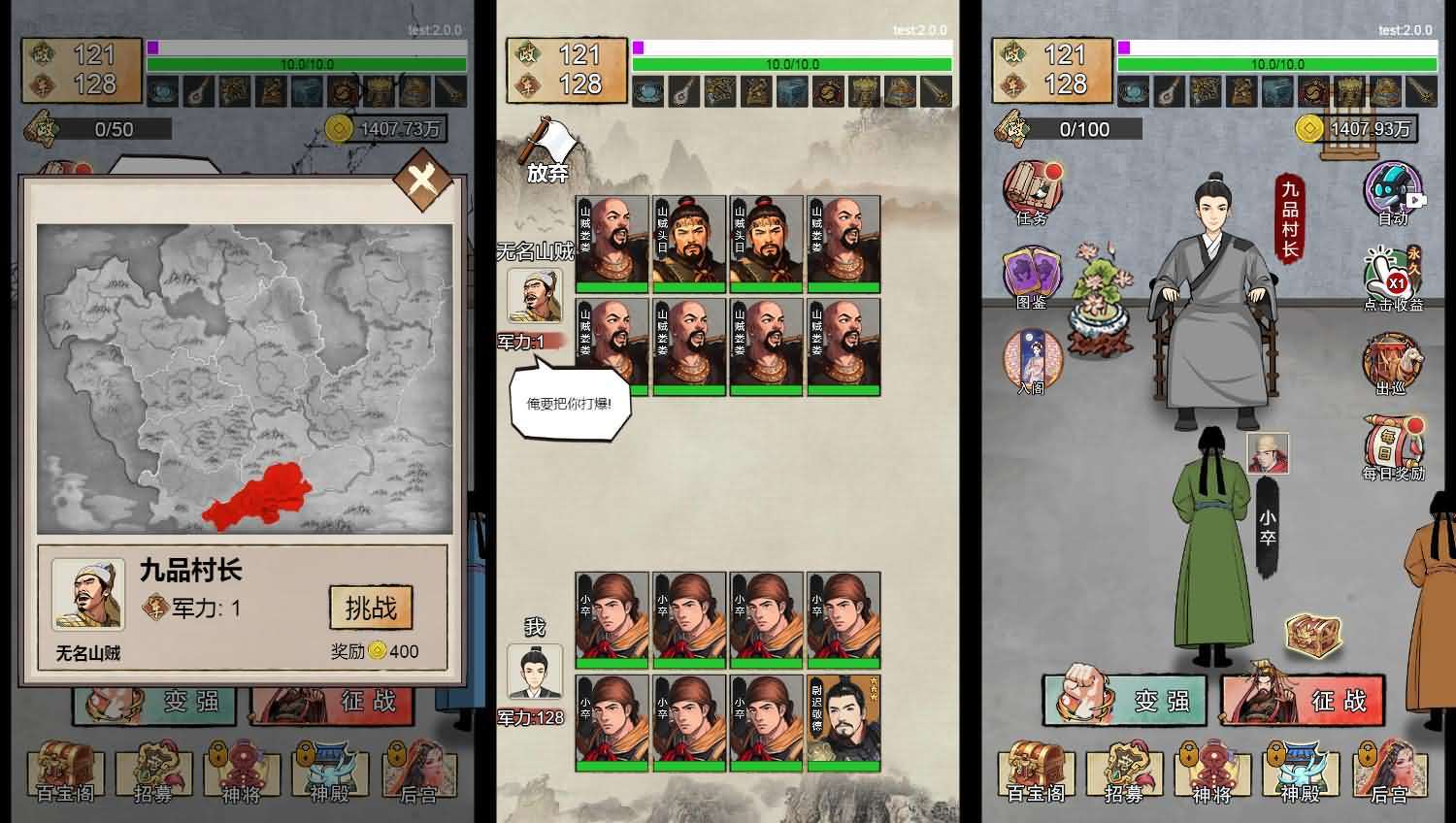1456x823 pixels.
Task: Select the 尉迟敬德 general card
Action: (x=844, y=723)
